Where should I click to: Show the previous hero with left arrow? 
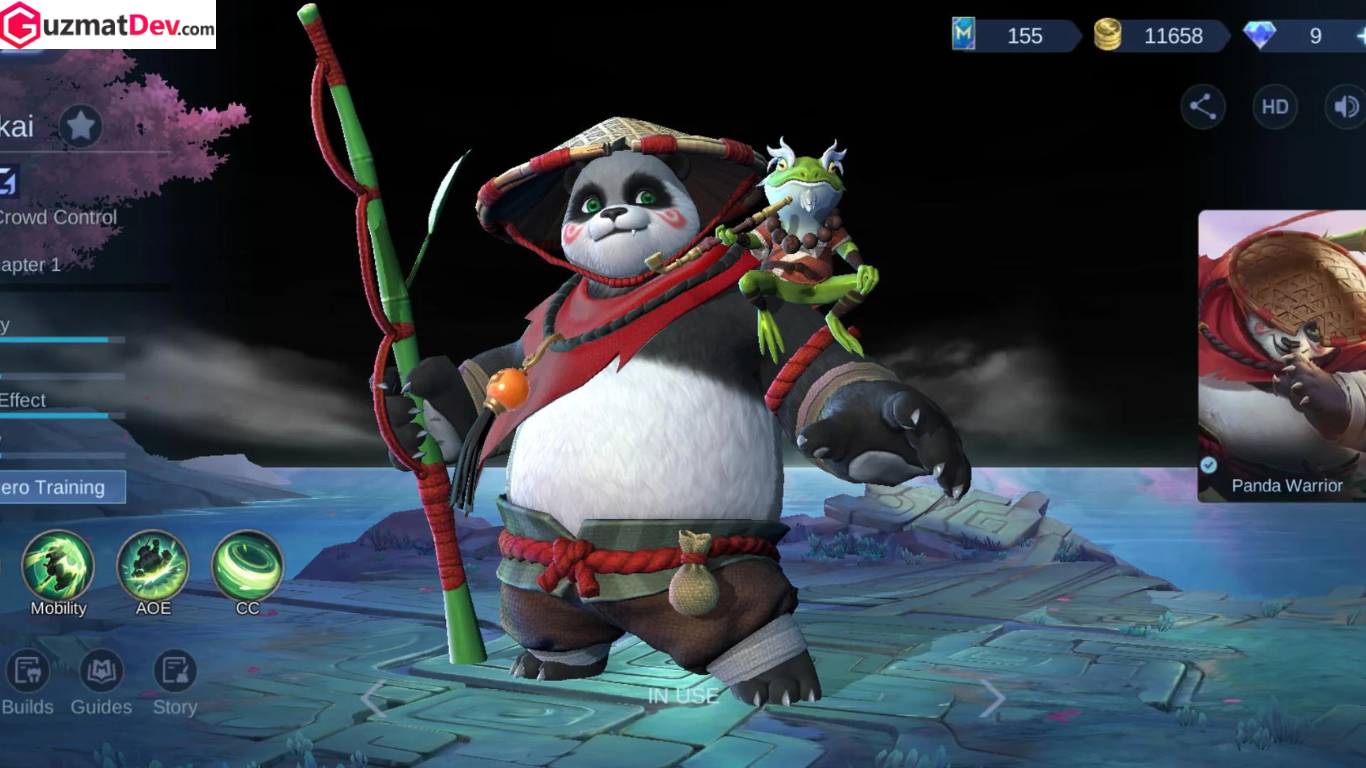click(x=373, y=699)
